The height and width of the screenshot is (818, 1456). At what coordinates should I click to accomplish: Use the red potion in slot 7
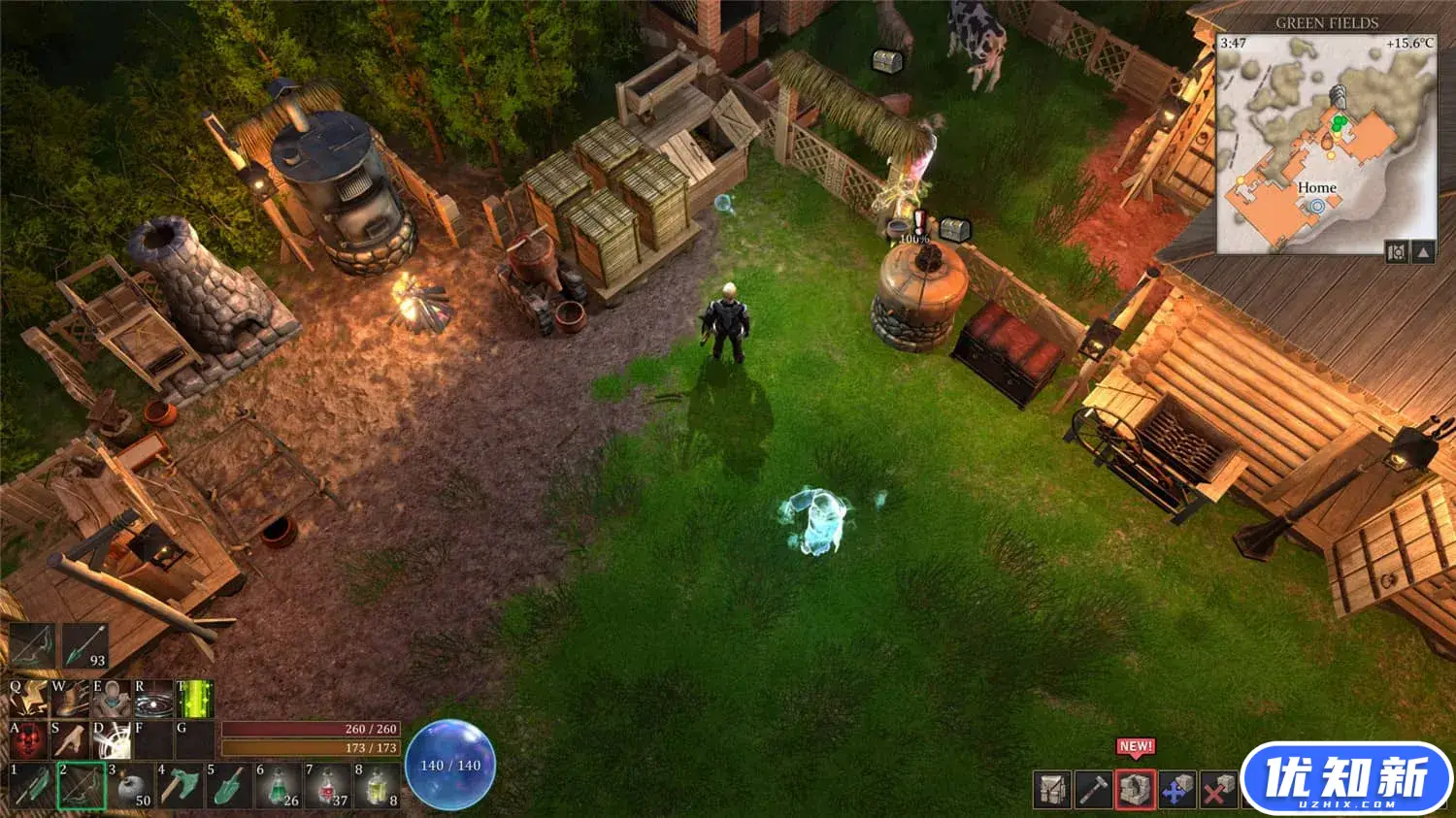coord(328,786)
